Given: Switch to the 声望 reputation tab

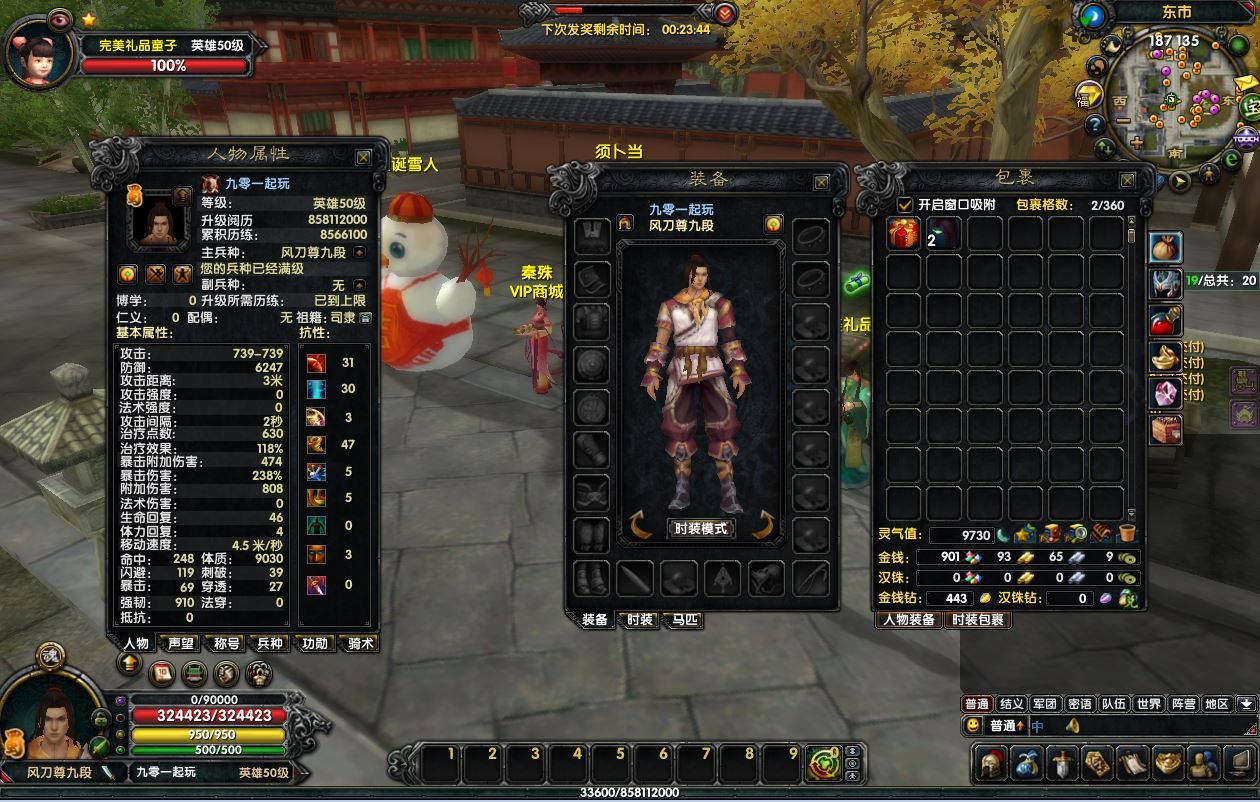Looking at the screenshot, I should click(x=181, y=644).
